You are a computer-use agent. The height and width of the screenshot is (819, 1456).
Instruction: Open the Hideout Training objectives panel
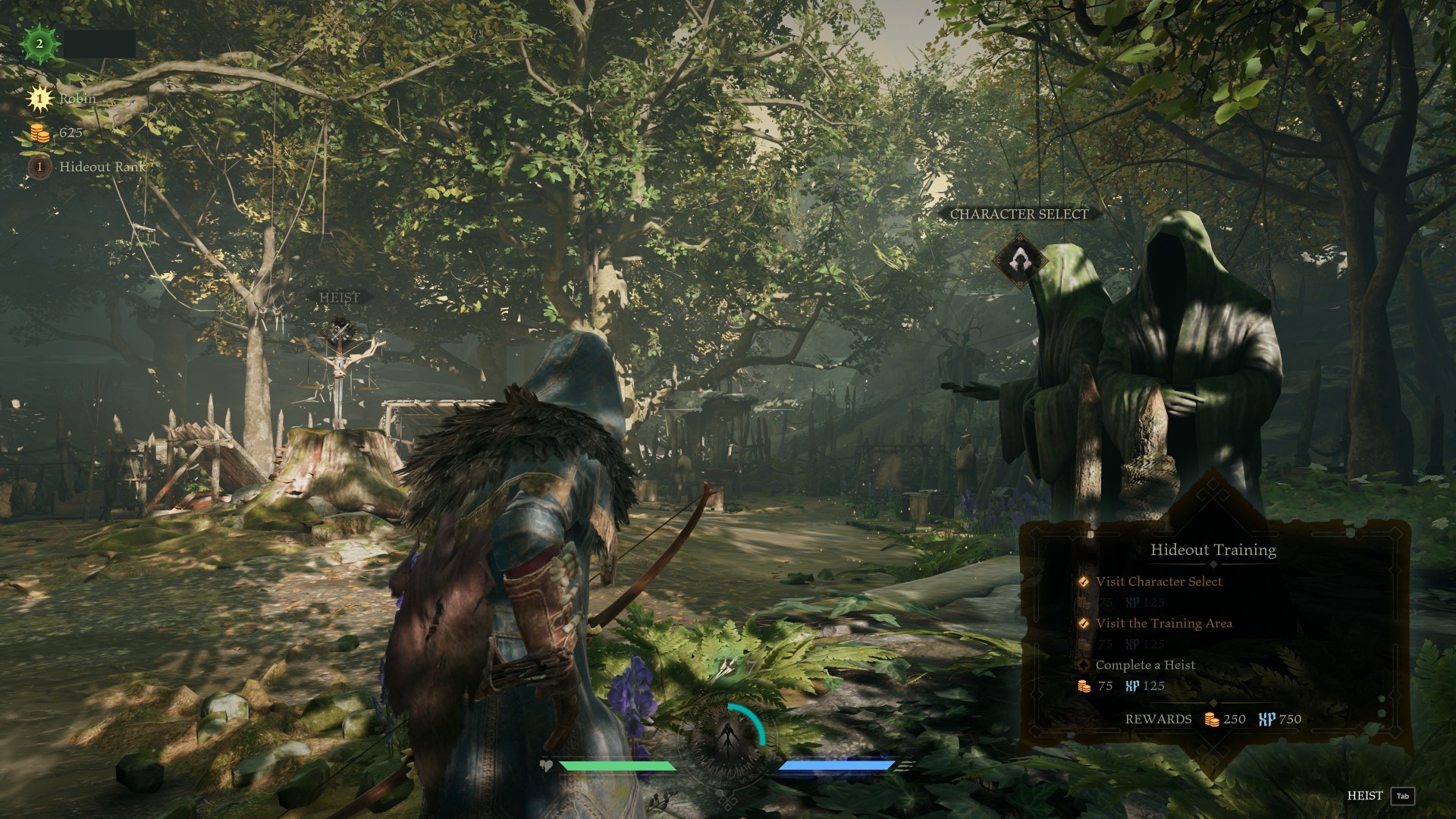coord(1213,550)
